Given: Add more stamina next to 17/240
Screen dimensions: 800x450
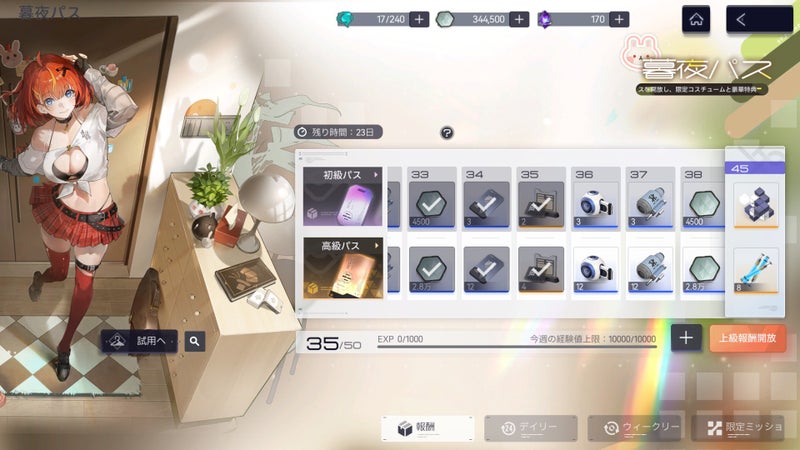Looking at the screenshot, I should click(x=419, y=19).
